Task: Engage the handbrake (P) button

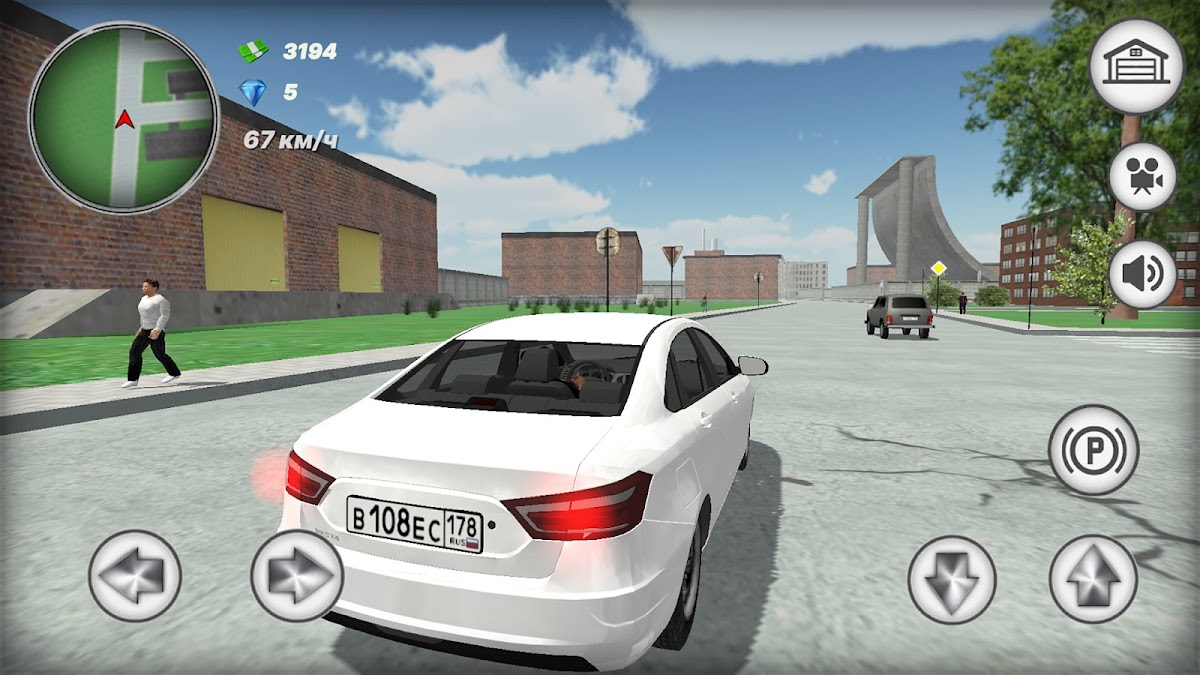Action: (1093, 449)
